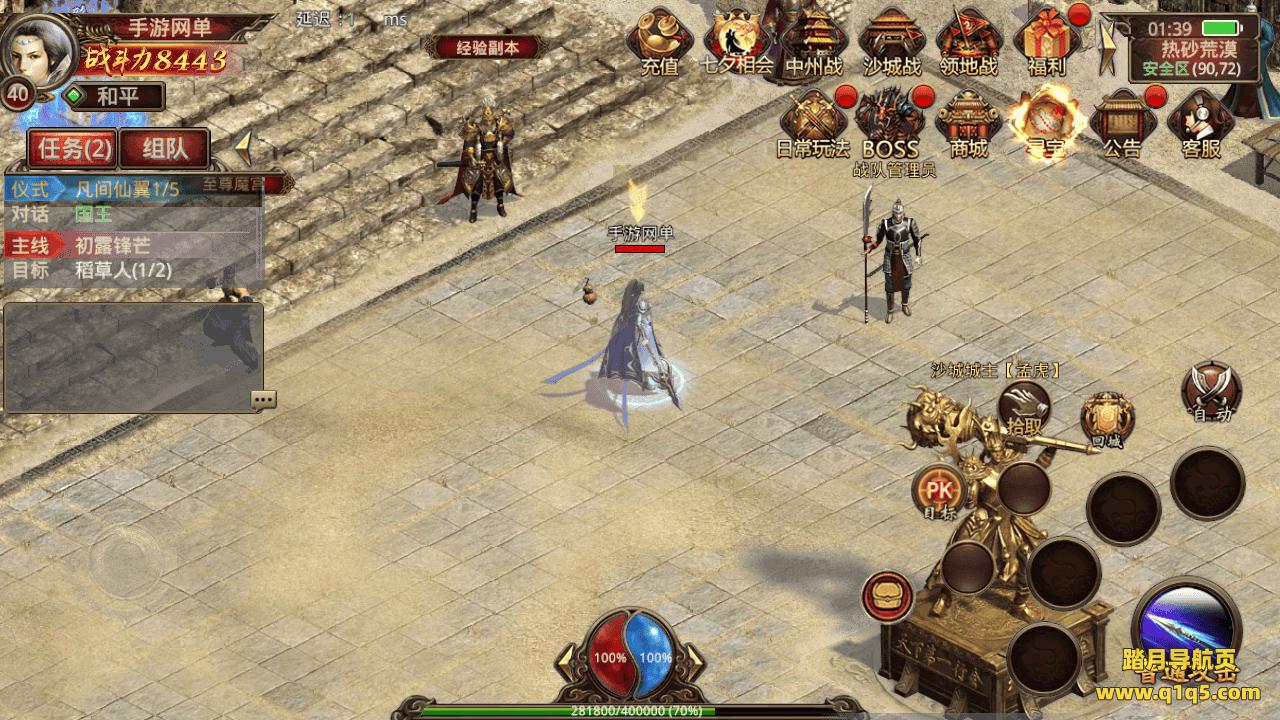
Task: Enter the 中州战 battle menu
Action: pos(813,42)
